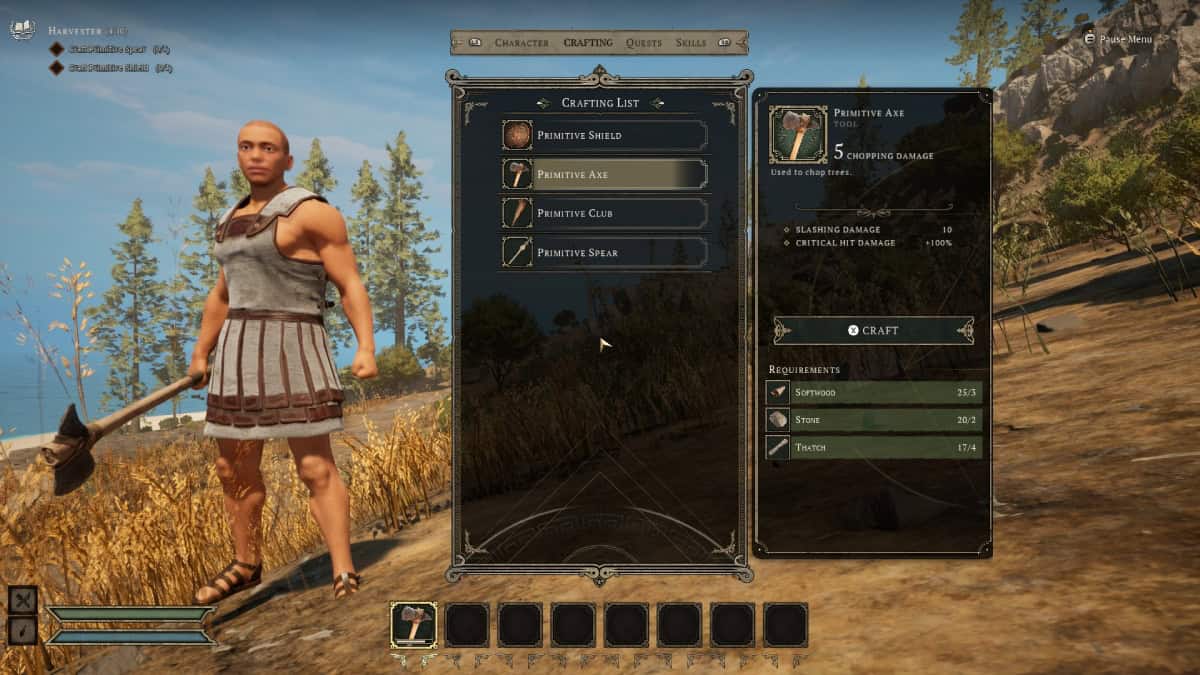1200x675 pixels.
Task: Craft the Primitive Axe
Action: pos(873,330)
